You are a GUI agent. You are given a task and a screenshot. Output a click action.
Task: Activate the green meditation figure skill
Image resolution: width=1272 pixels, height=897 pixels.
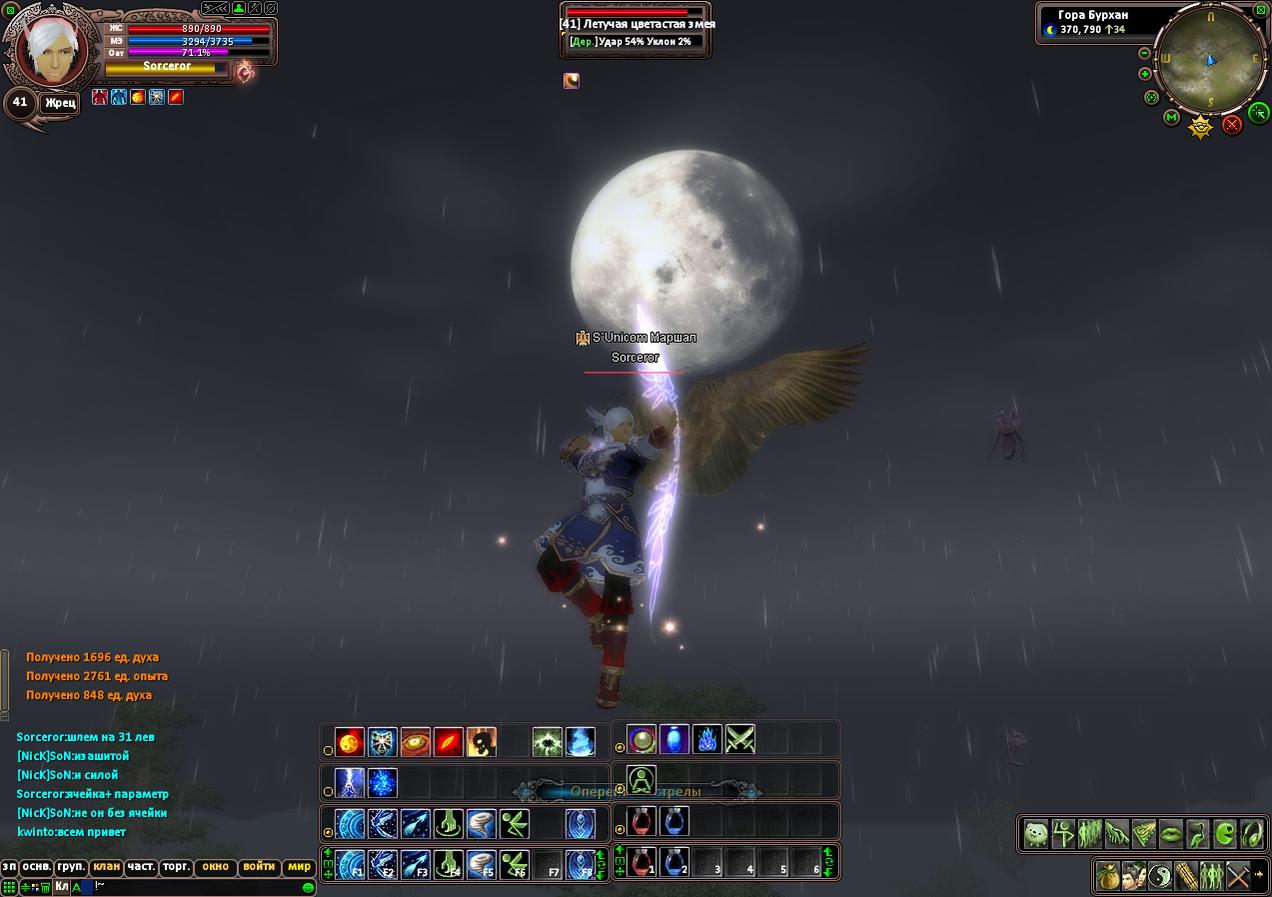(x=641, y=780)
